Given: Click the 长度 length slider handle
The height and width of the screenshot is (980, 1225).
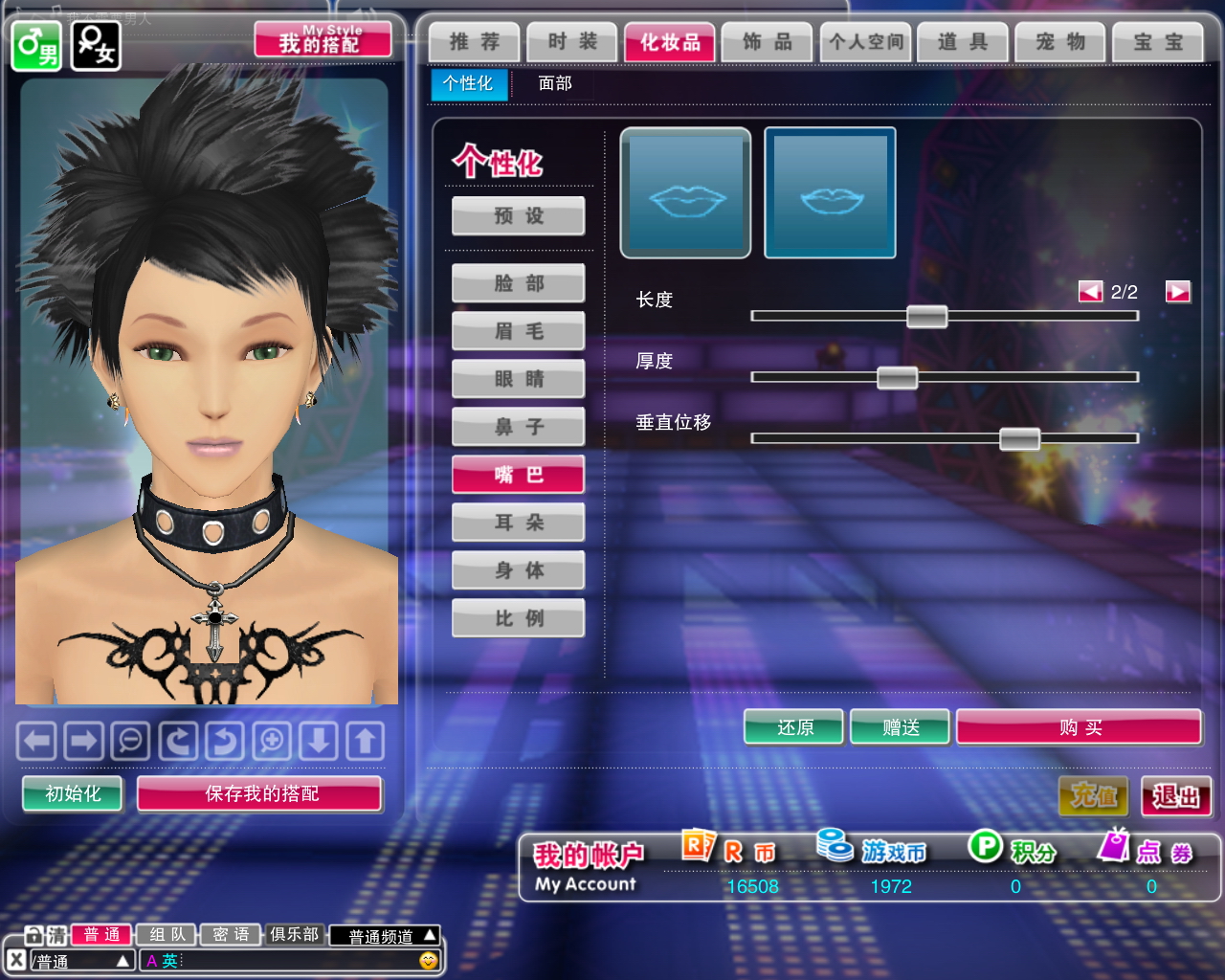Looking at the screenshot, I should pos(926,316).
